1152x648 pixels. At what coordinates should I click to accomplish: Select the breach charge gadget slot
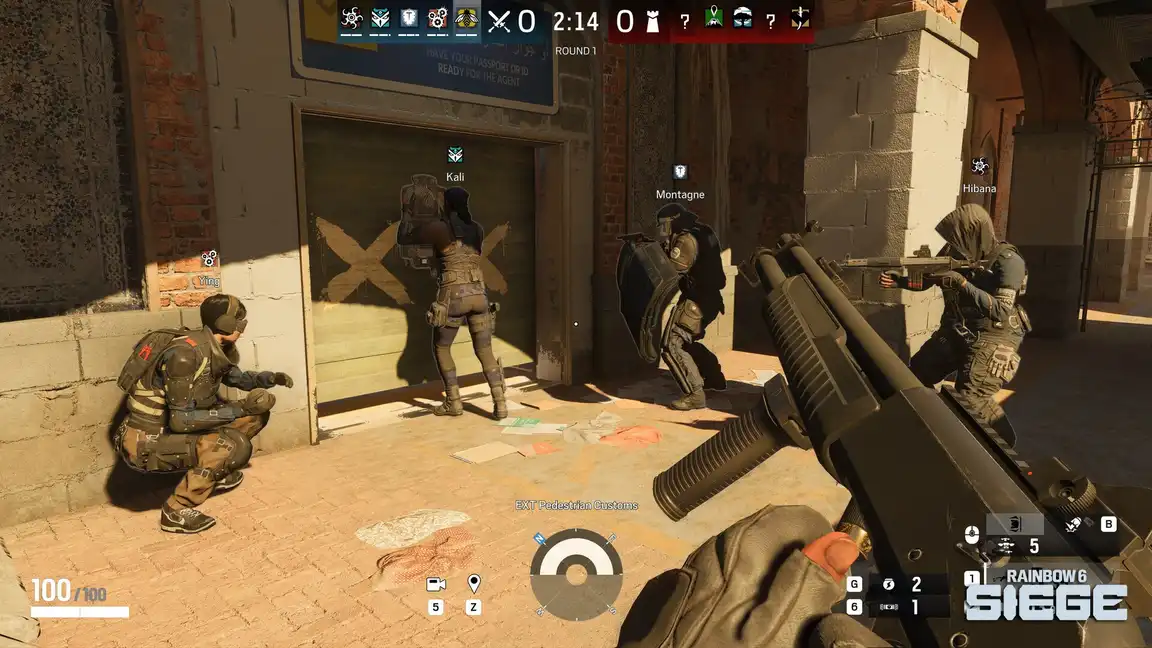[888, 607]
